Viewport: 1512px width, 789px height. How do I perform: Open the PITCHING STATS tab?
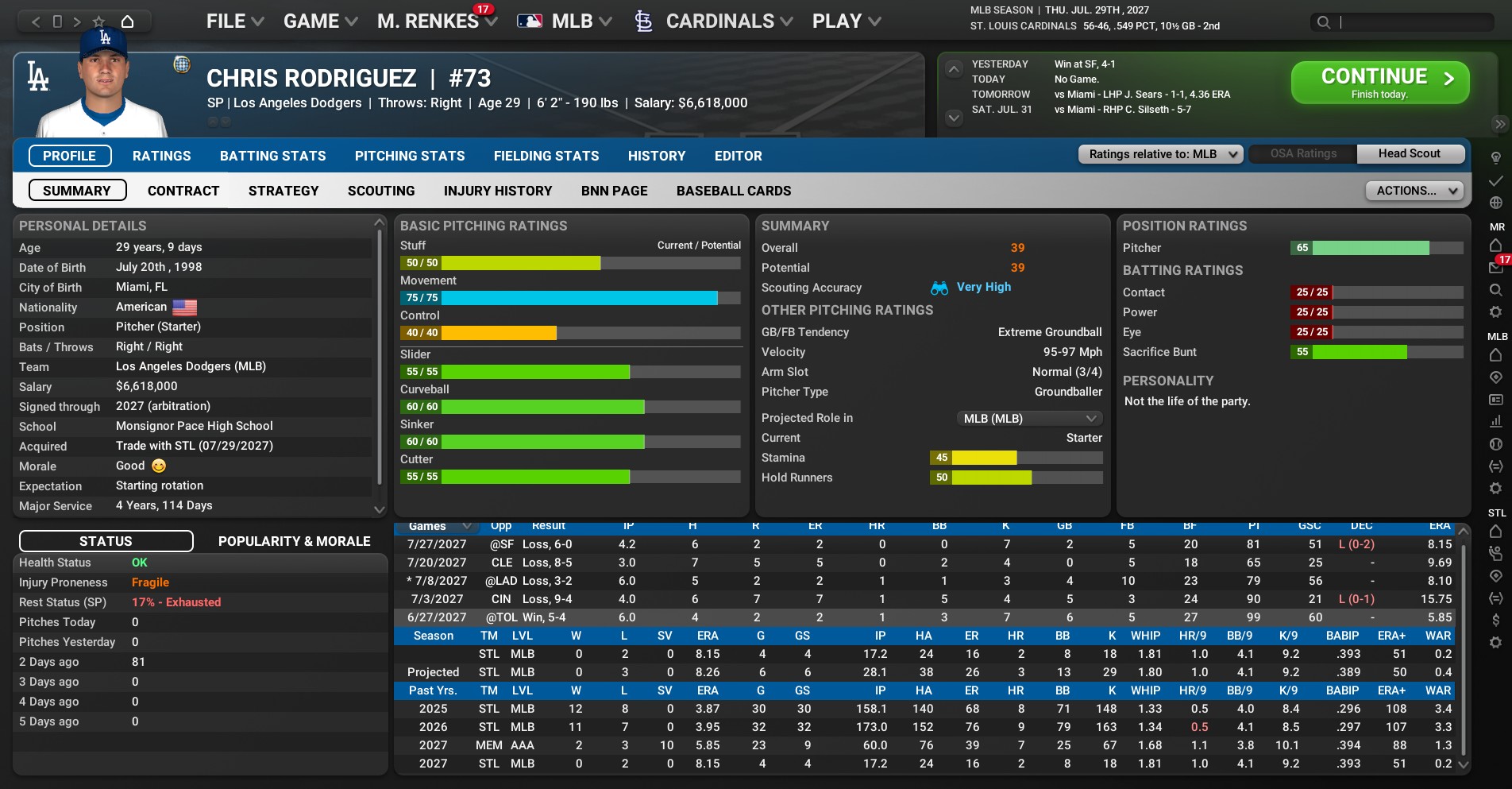click(410, 156)
